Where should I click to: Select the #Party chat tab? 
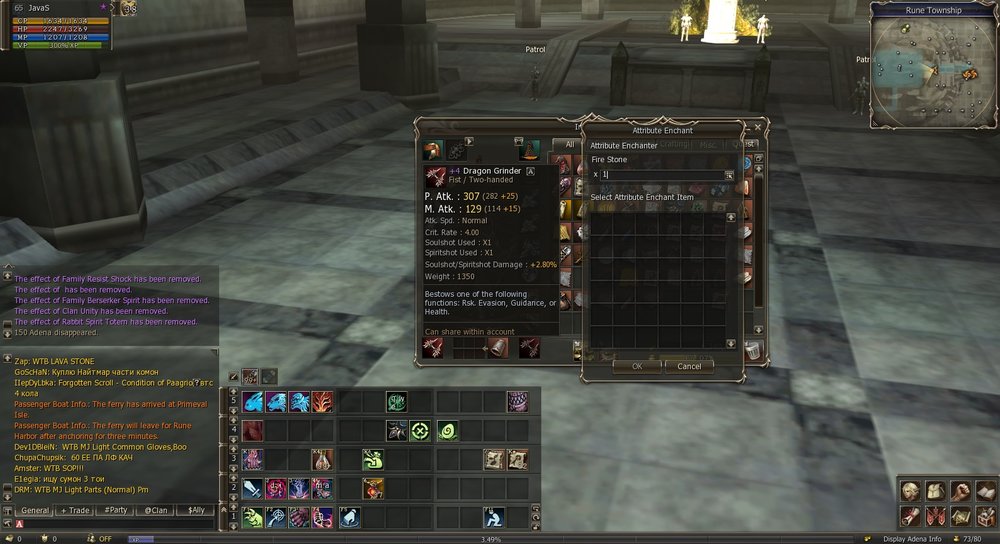pos(116,510)
